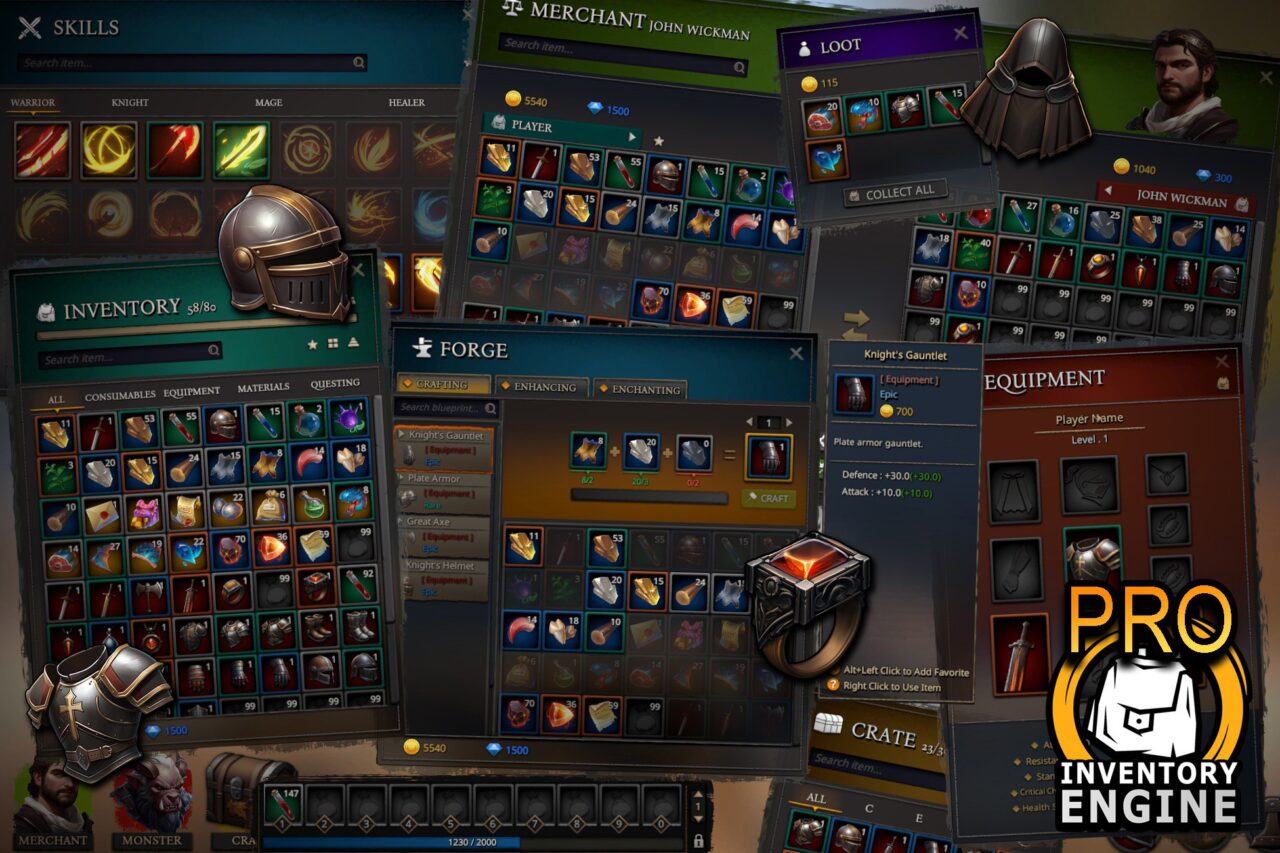This screenshot has width=1280, height=853.
Task: Toggle the grid view icon in the Inventory header
Action: (333, 342)
